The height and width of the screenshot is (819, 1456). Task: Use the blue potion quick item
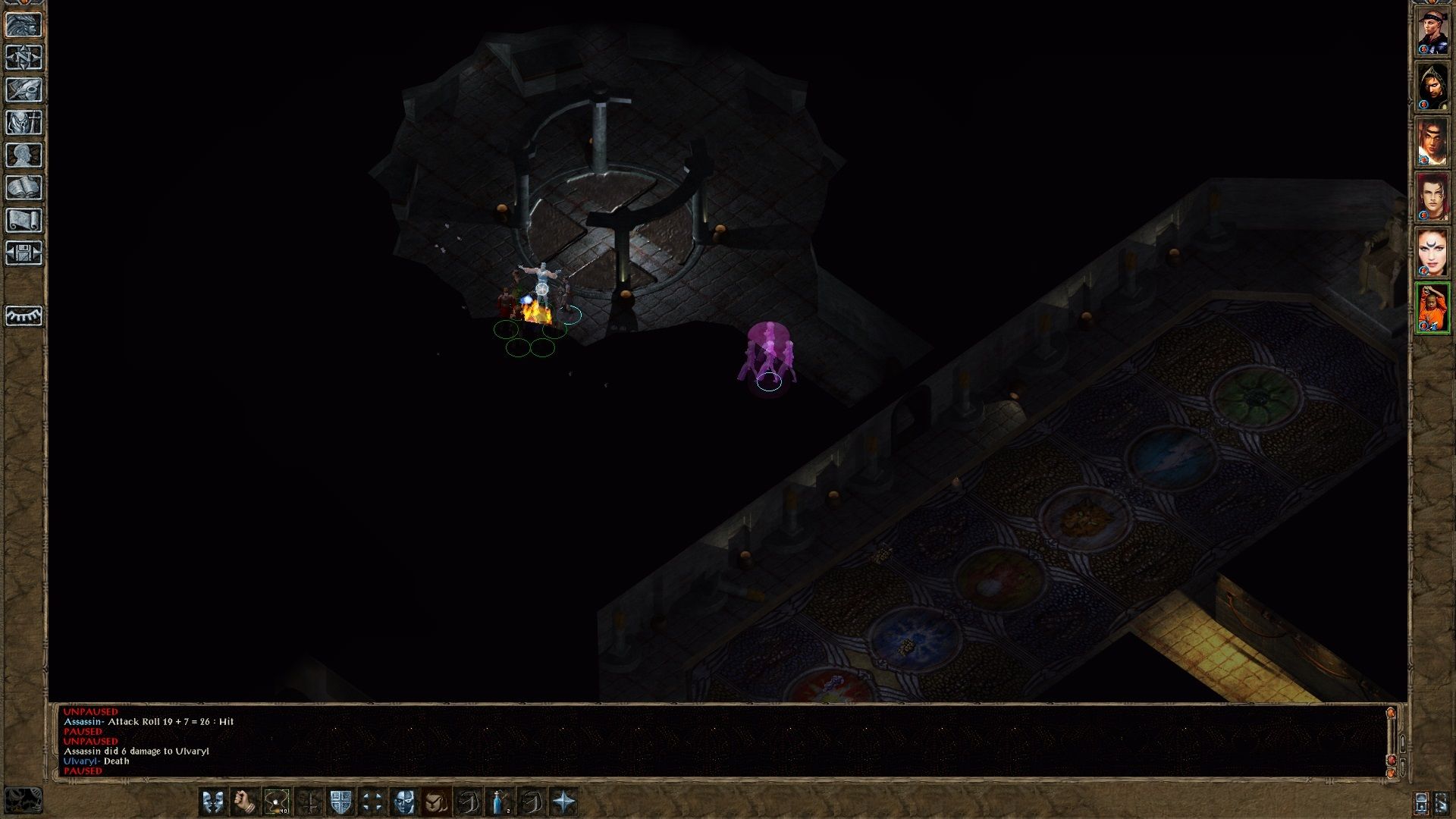[500, 802]
